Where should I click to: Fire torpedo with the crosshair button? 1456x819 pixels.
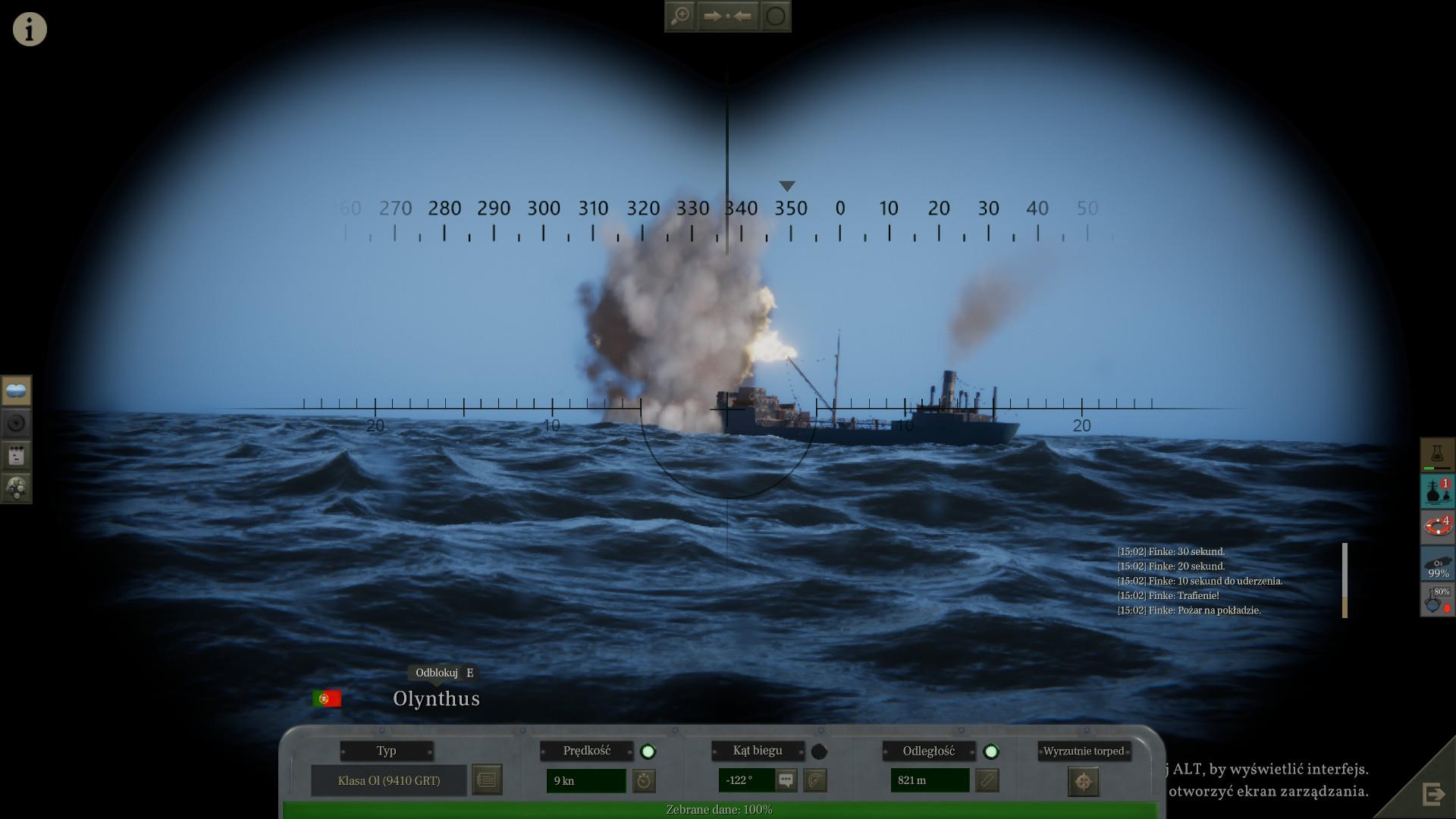[1083, 781]
